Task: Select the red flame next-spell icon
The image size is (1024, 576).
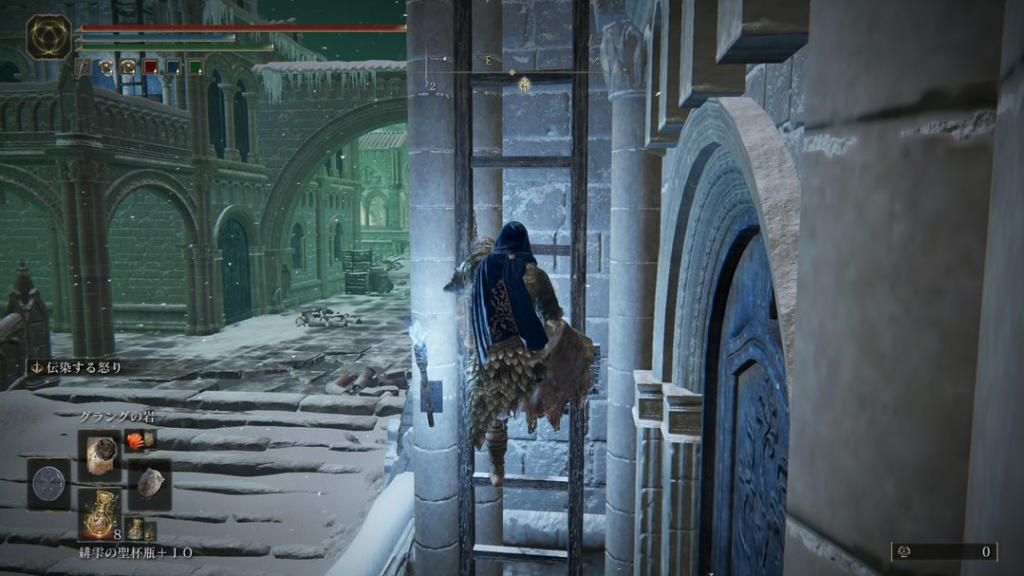Action: (136, 440)
